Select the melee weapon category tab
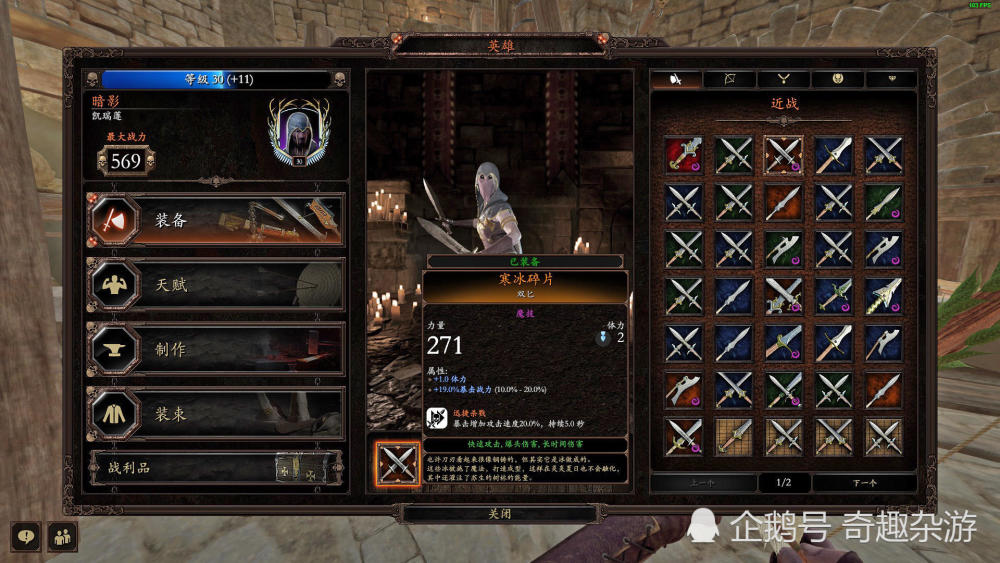This screenshot has height=563, width=1000. pyautogui.click(x=677, y=79)
